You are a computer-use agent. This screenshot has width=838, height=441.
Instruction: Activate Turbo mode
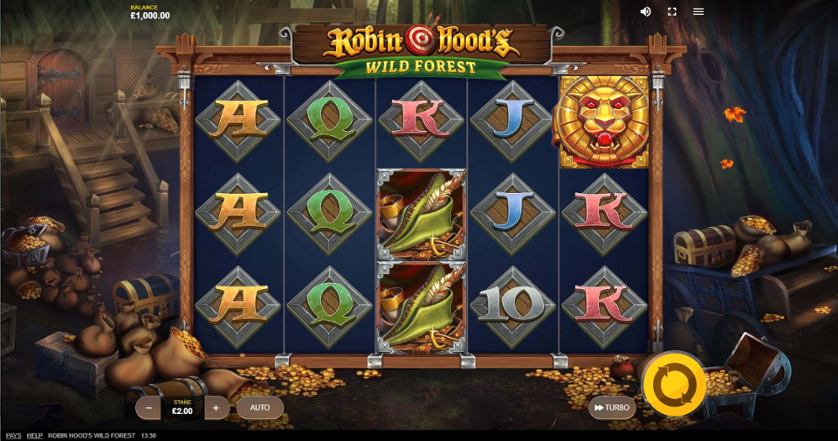(x=611, y=407)
